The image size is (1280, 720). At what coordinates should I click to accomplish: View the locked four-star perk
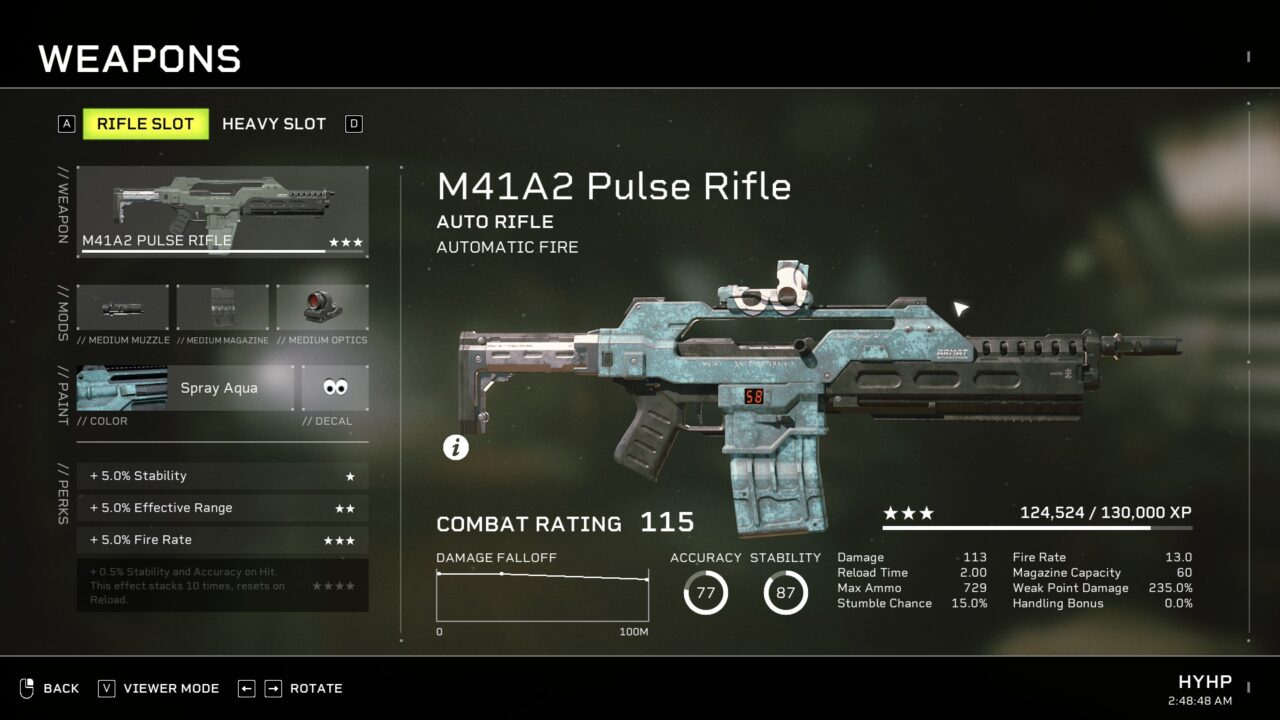pos(222,585)
